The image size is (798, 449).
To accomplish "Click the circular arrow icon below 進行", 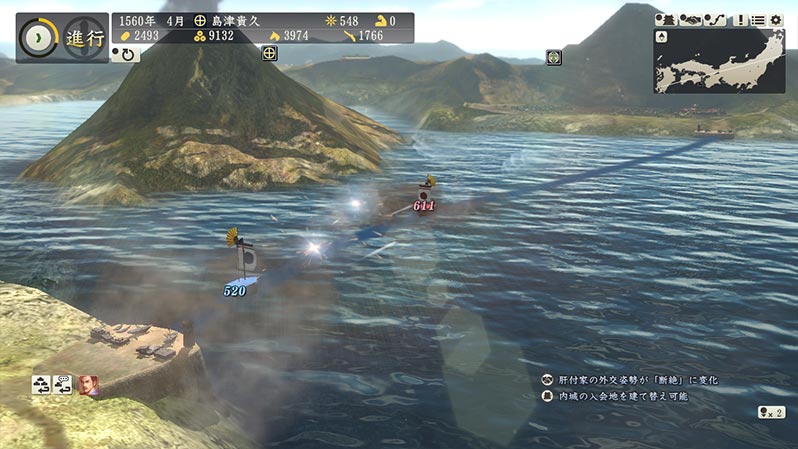I will [126, 54].
